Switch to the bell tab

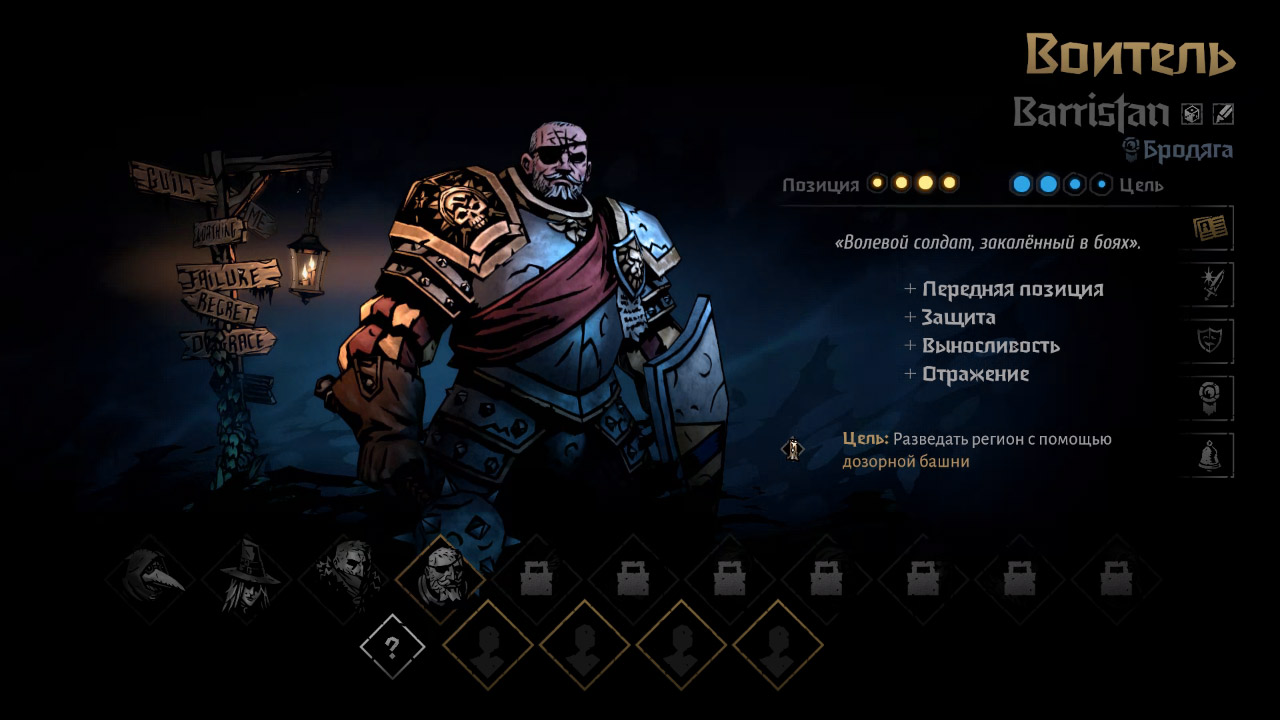click(1212, 456)
